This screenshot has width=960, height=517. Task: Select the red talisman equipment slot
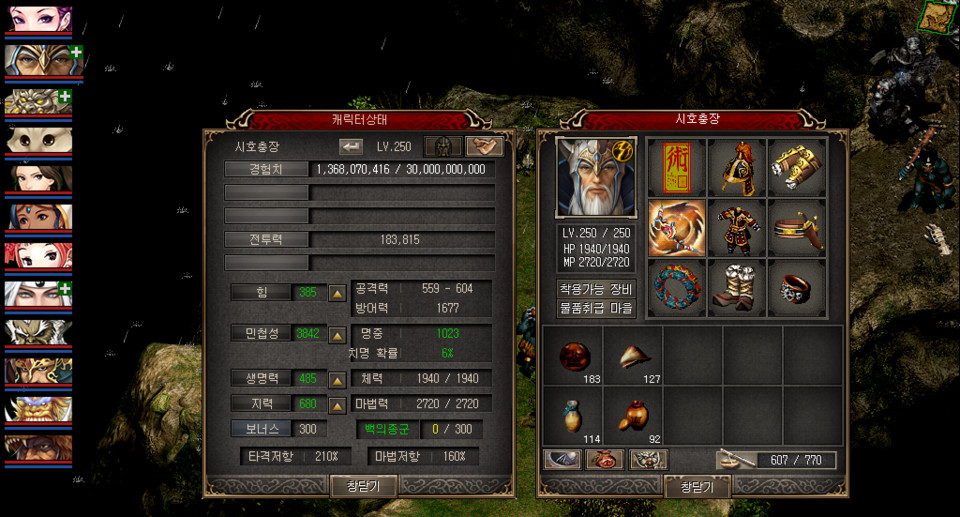coord(676,167)
